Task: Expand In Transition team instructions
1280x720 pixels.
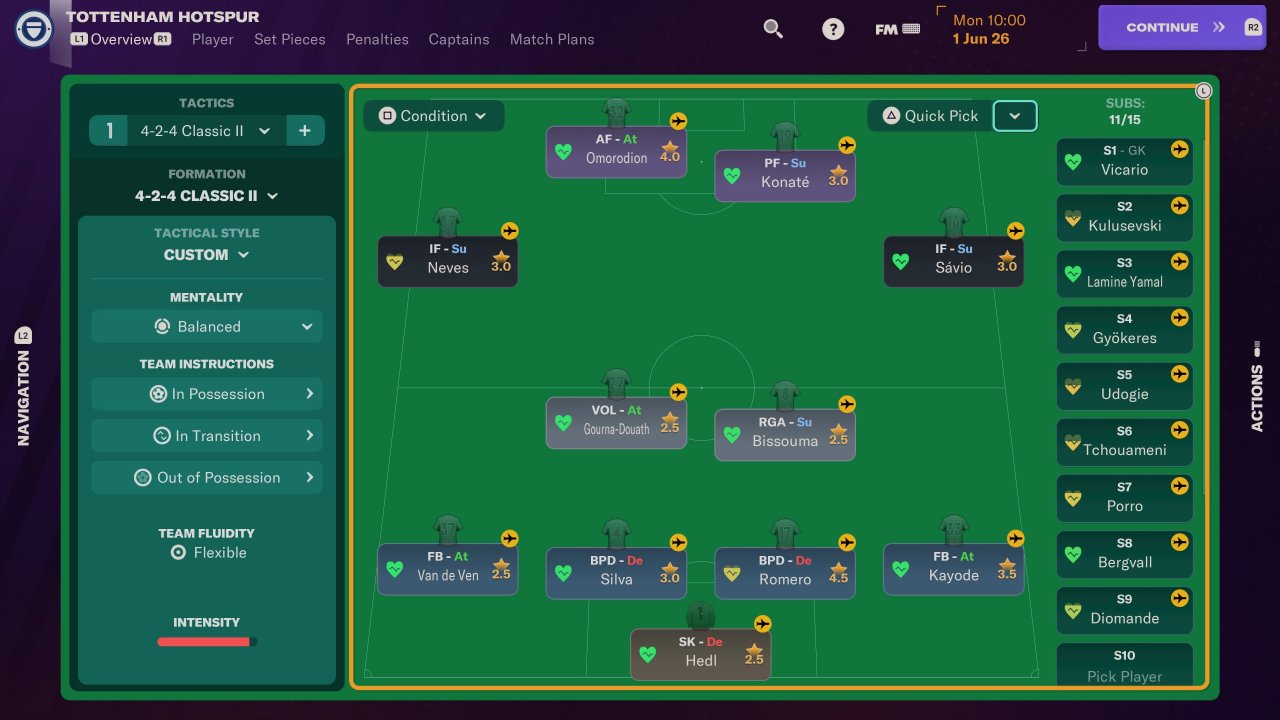Action: 207,436
